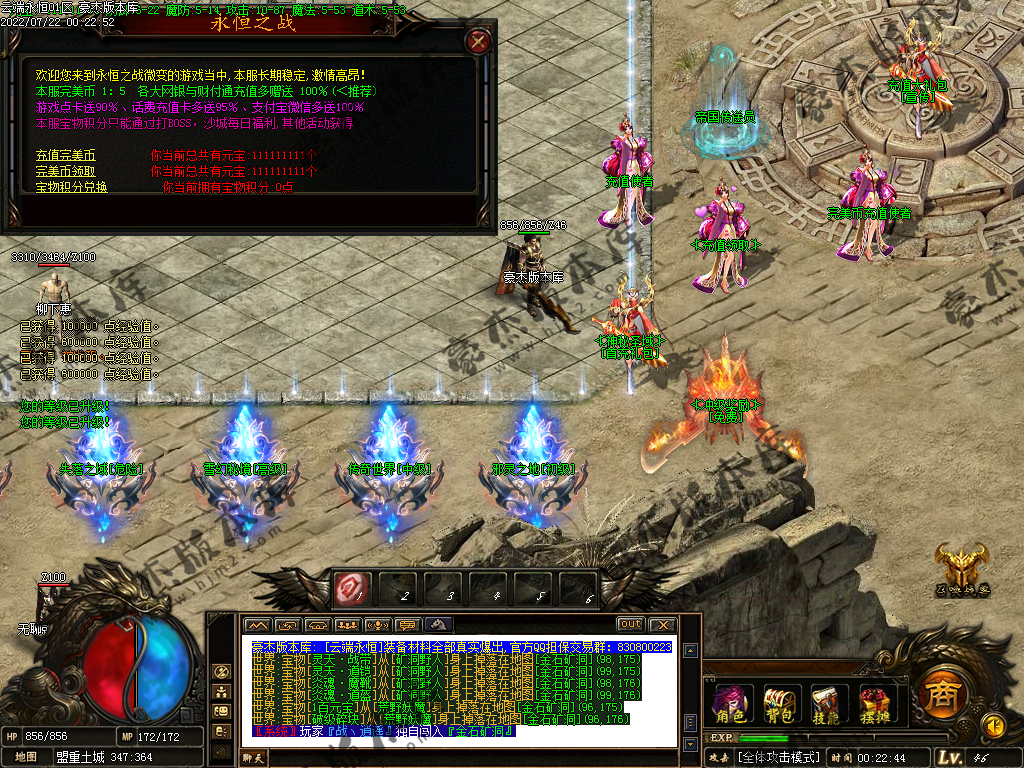Toggle the 全体攻击模式 attack mode
The height and width of the screenshot is (768, 1024).
(x=778, y=757)
